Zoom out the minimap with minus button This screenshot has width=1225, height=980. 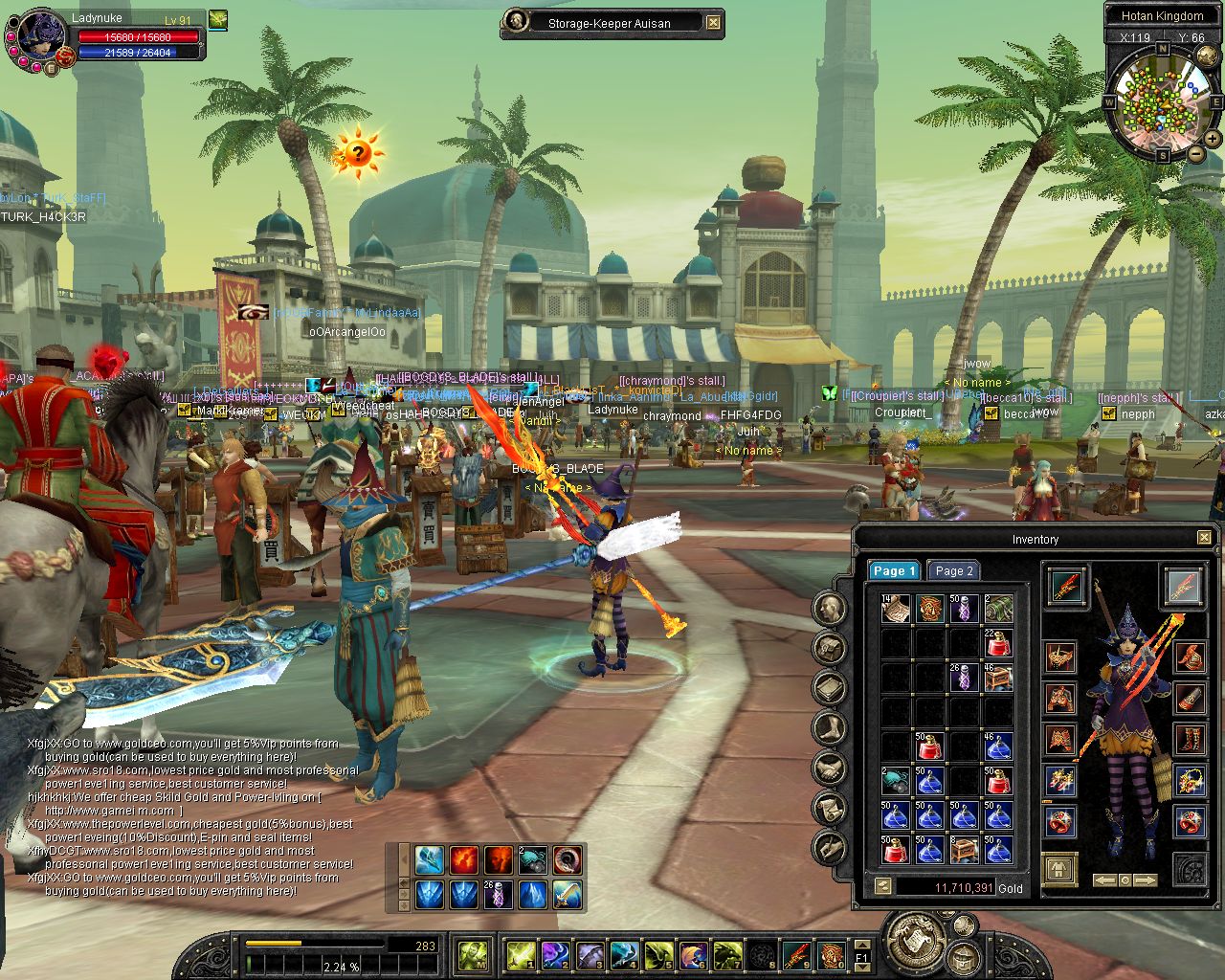click(x=1196, y=153)
